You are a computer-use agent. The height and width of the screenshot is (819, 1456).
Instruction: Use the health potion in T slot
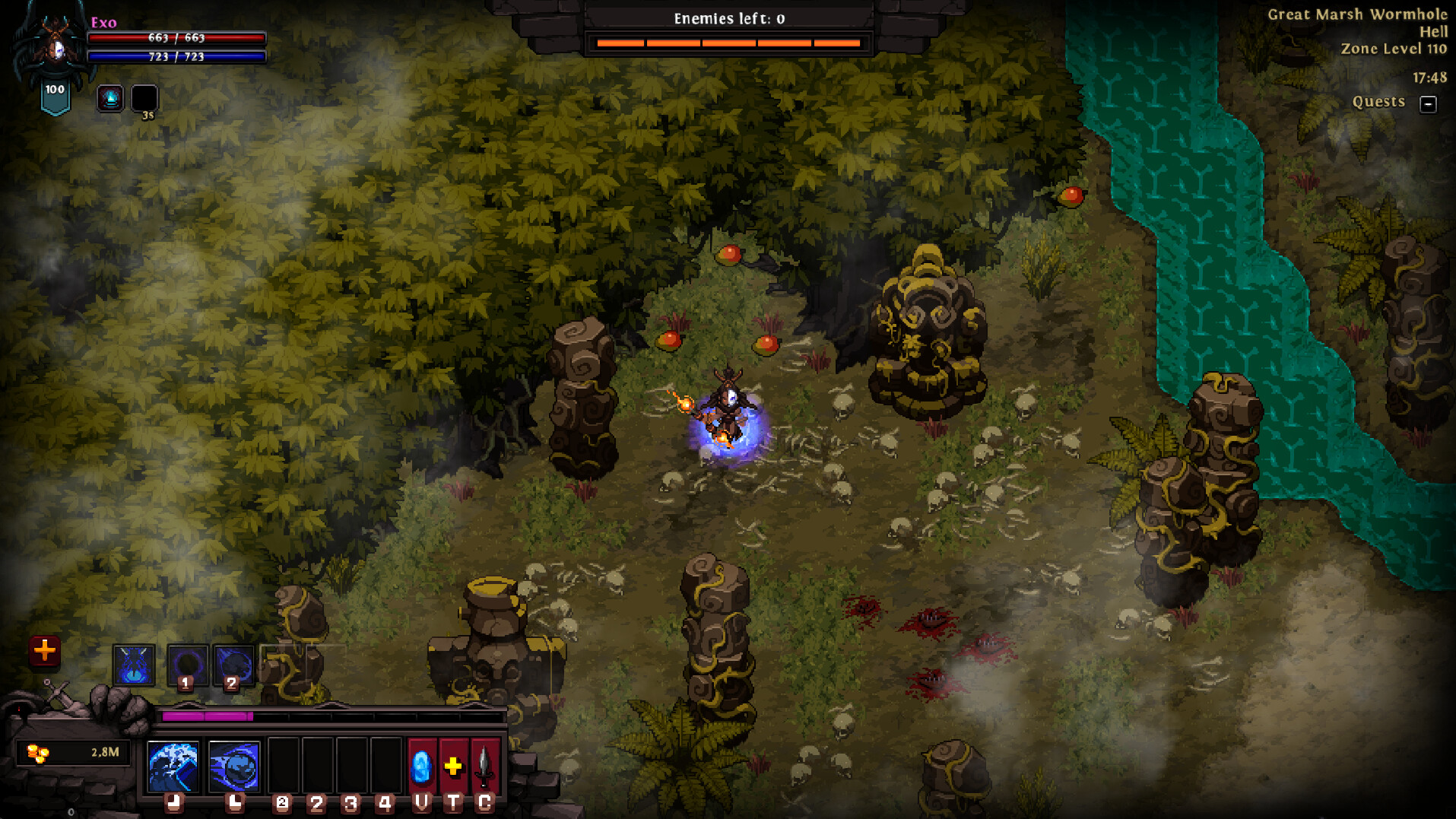pyautogui.click(x=452, y=768)
